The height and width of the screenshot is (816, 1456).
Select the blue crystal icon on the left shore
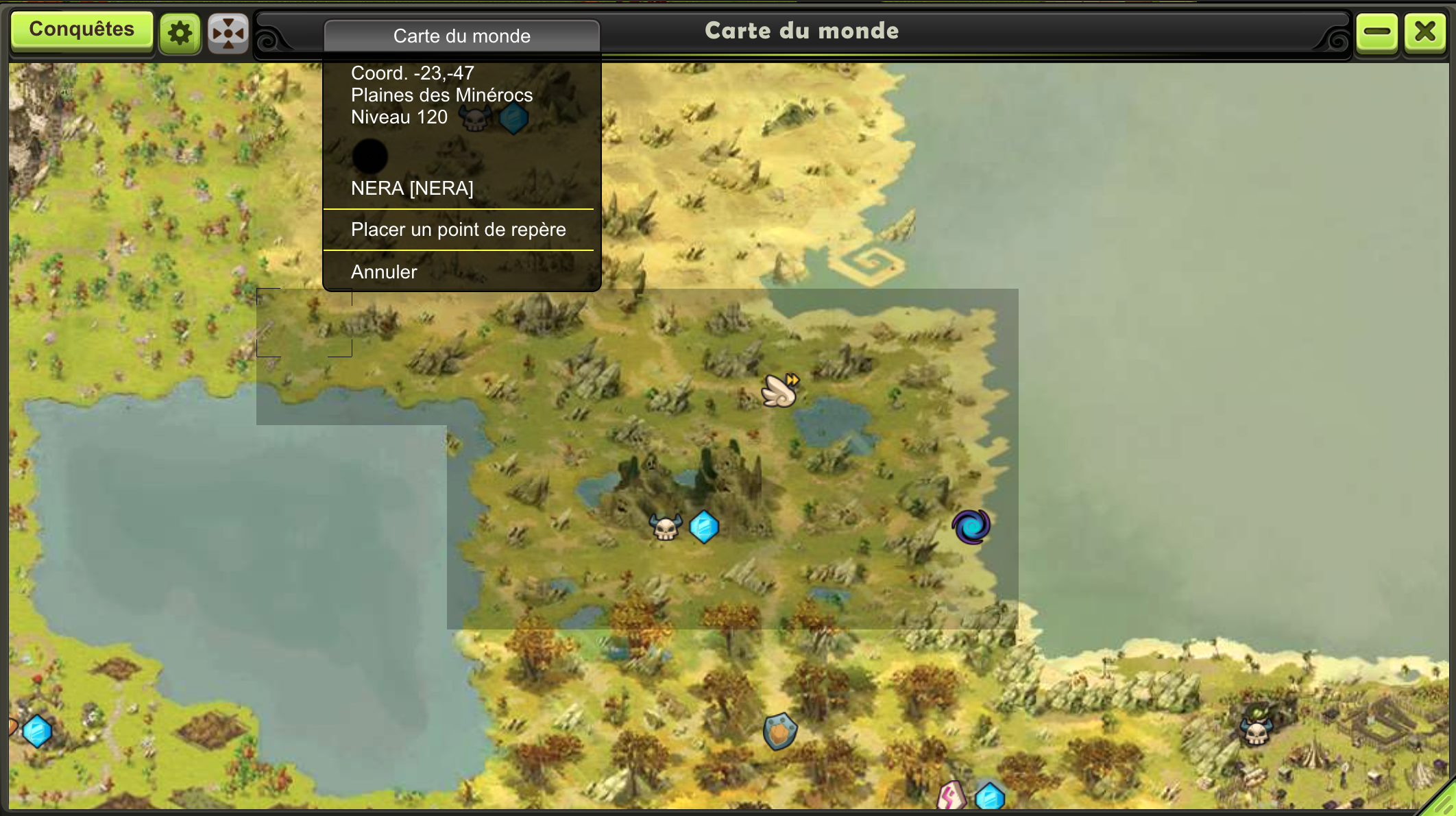tap(38, 731)
